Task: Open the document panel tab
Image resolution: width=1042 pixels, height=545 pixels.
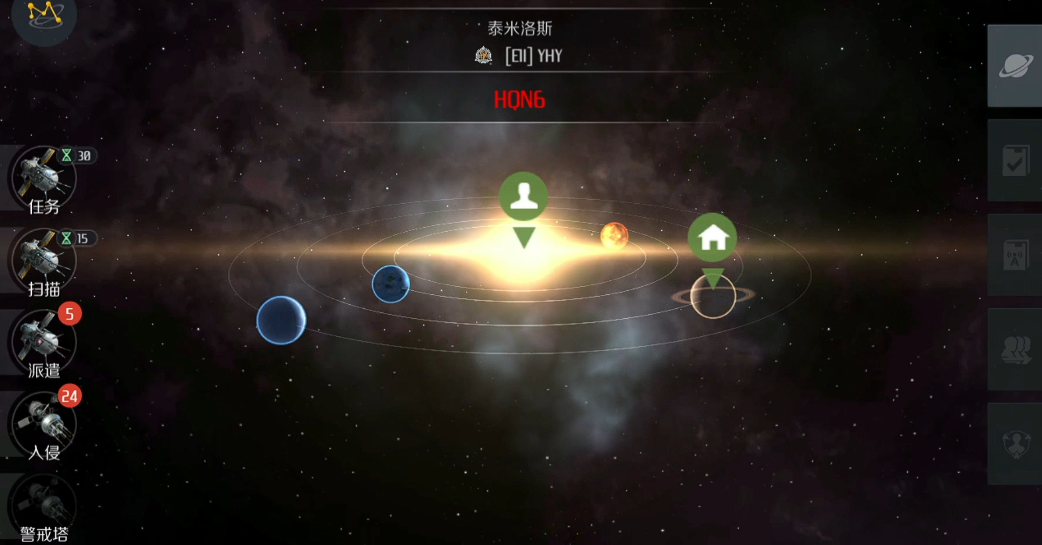Action: 1015,255
